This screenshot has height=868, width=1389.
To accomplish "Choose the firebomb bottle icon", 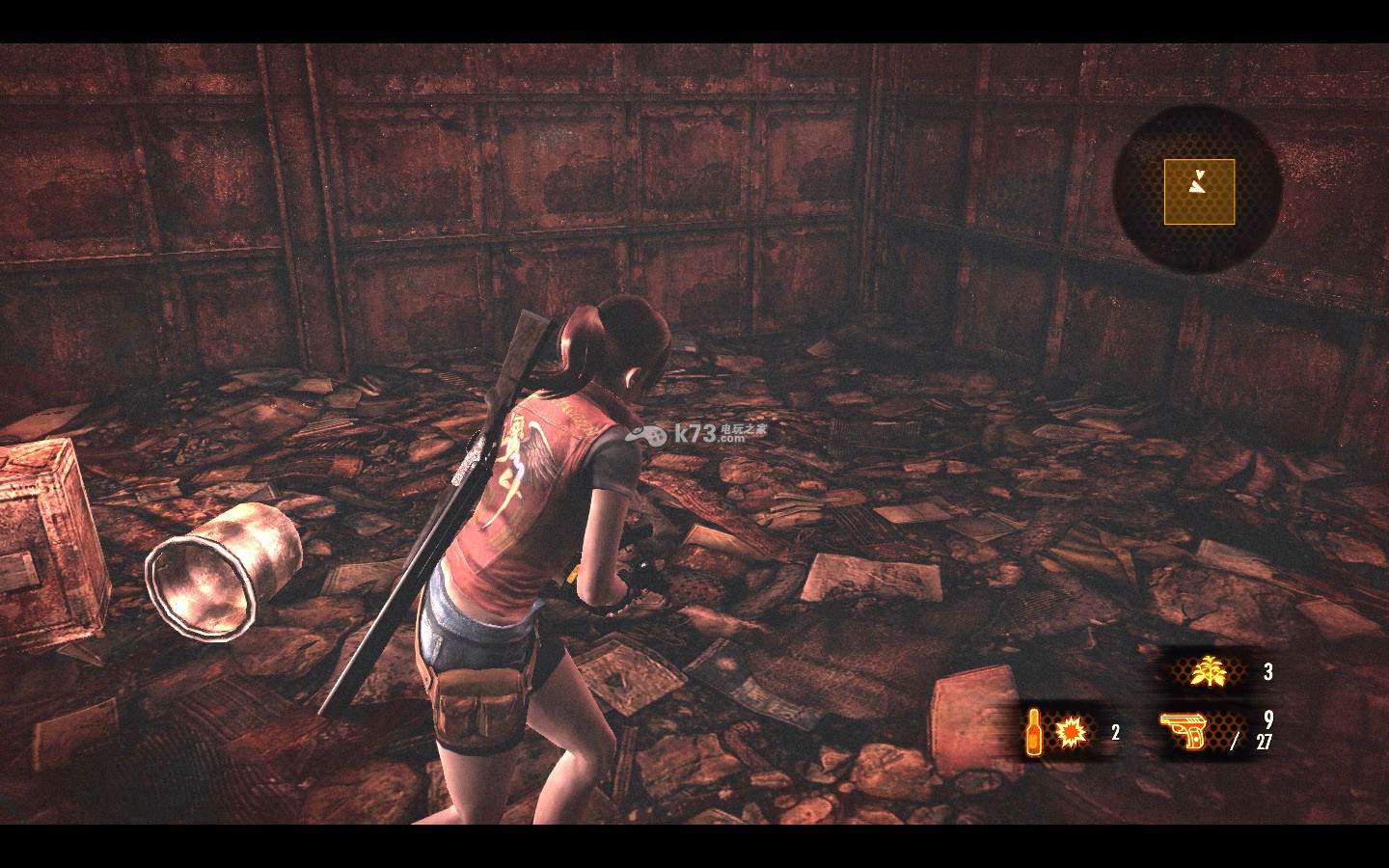I will (1034, 732).
